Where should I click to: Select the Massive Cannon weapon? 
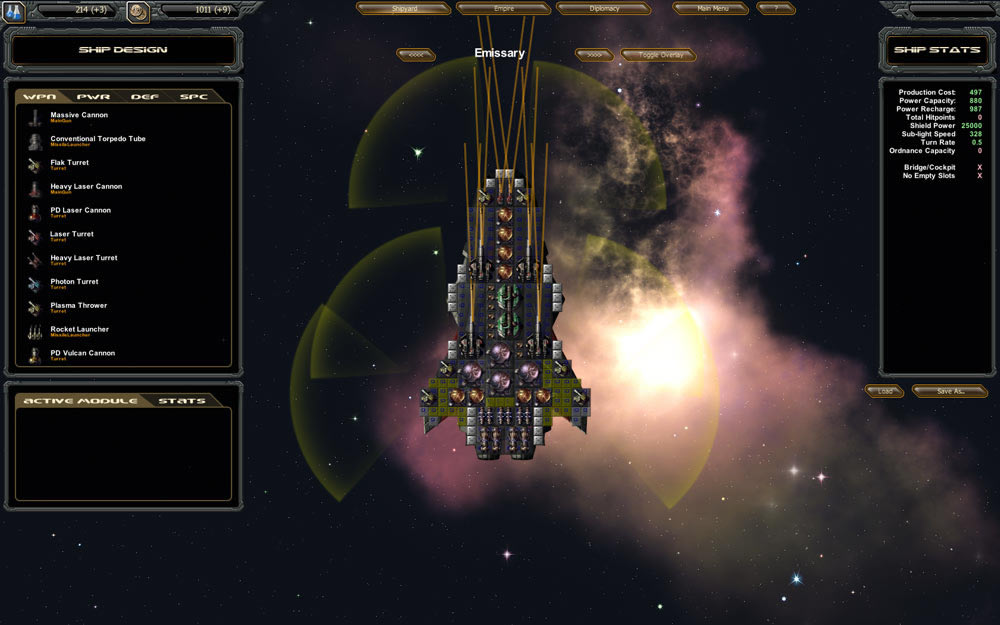(x=78, y=116)
